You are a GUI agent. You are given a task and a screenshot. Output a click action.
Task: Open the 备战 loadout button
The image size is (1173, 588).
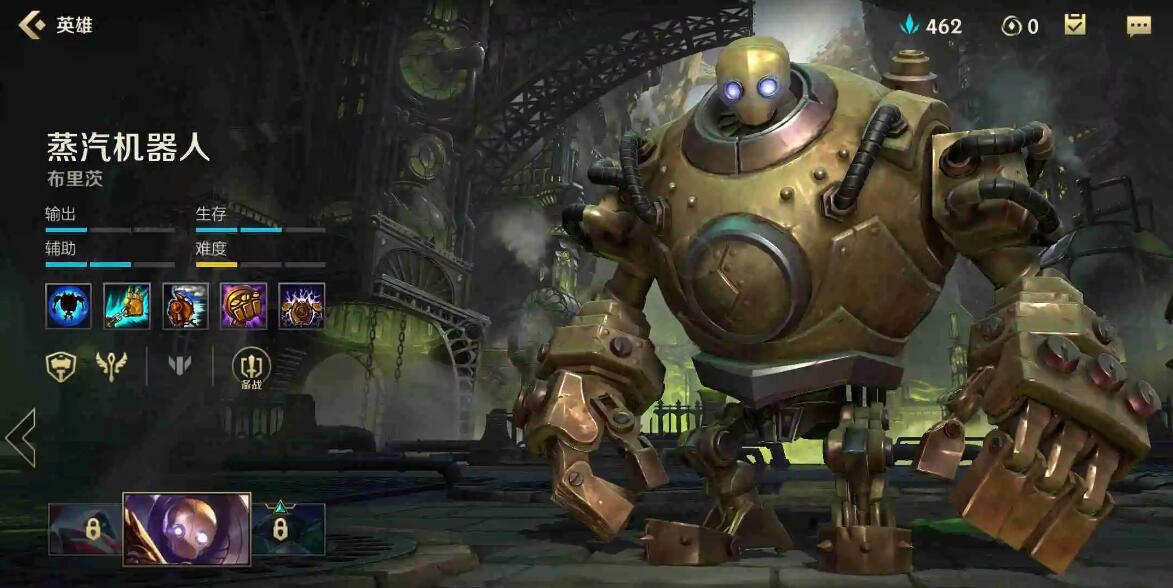[x=251, y=368]
